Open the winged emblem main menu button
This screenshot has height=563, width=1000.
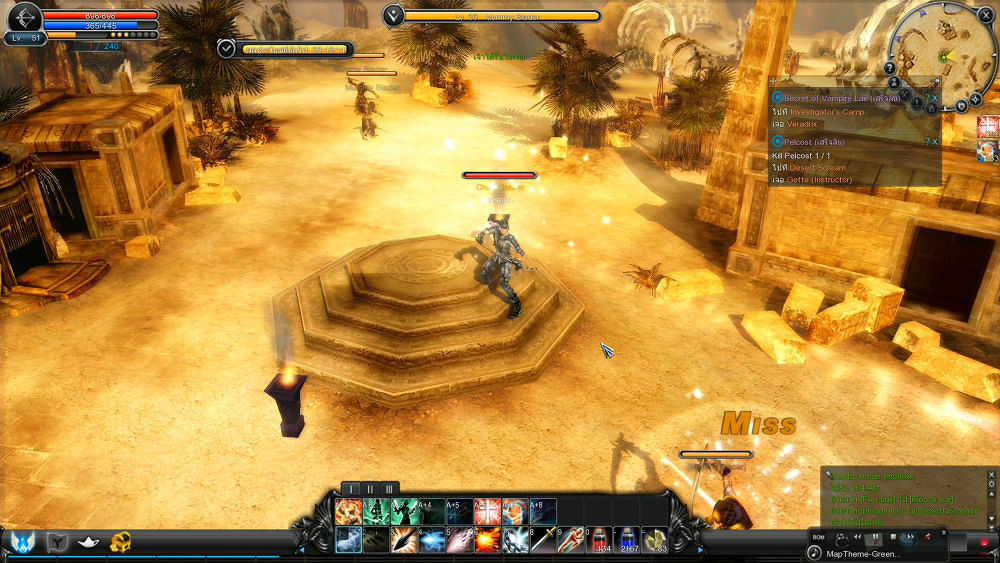click(22, 542)
